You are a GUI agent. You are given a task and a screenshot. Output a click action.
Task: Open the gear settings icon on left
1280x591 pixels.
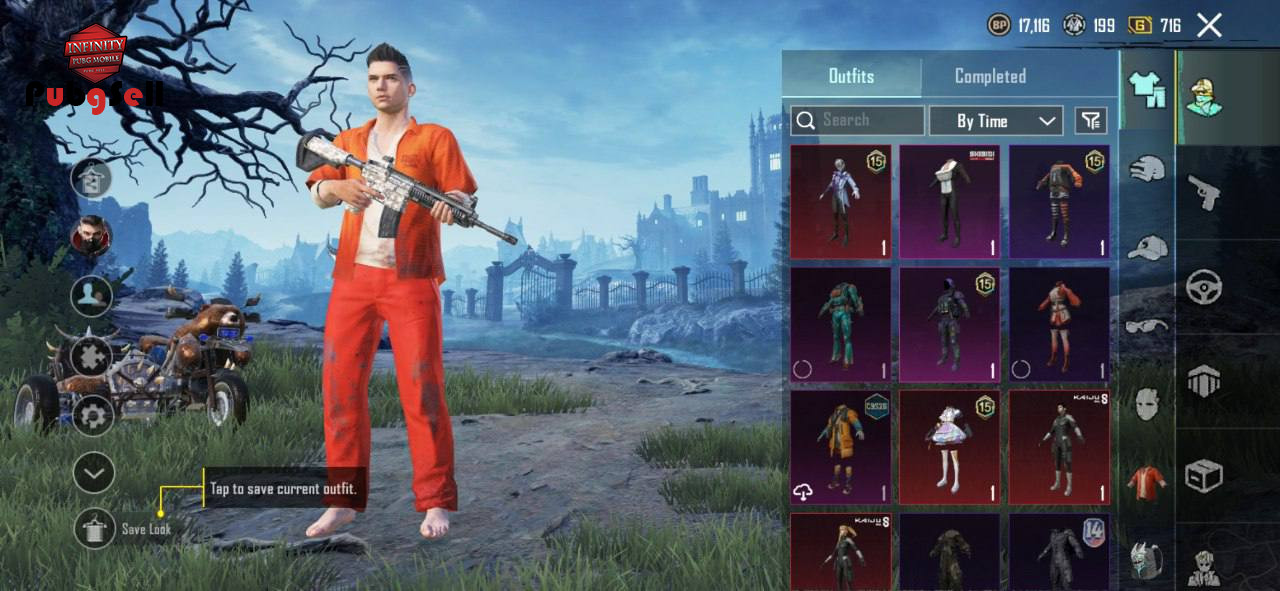coord(94,414)
